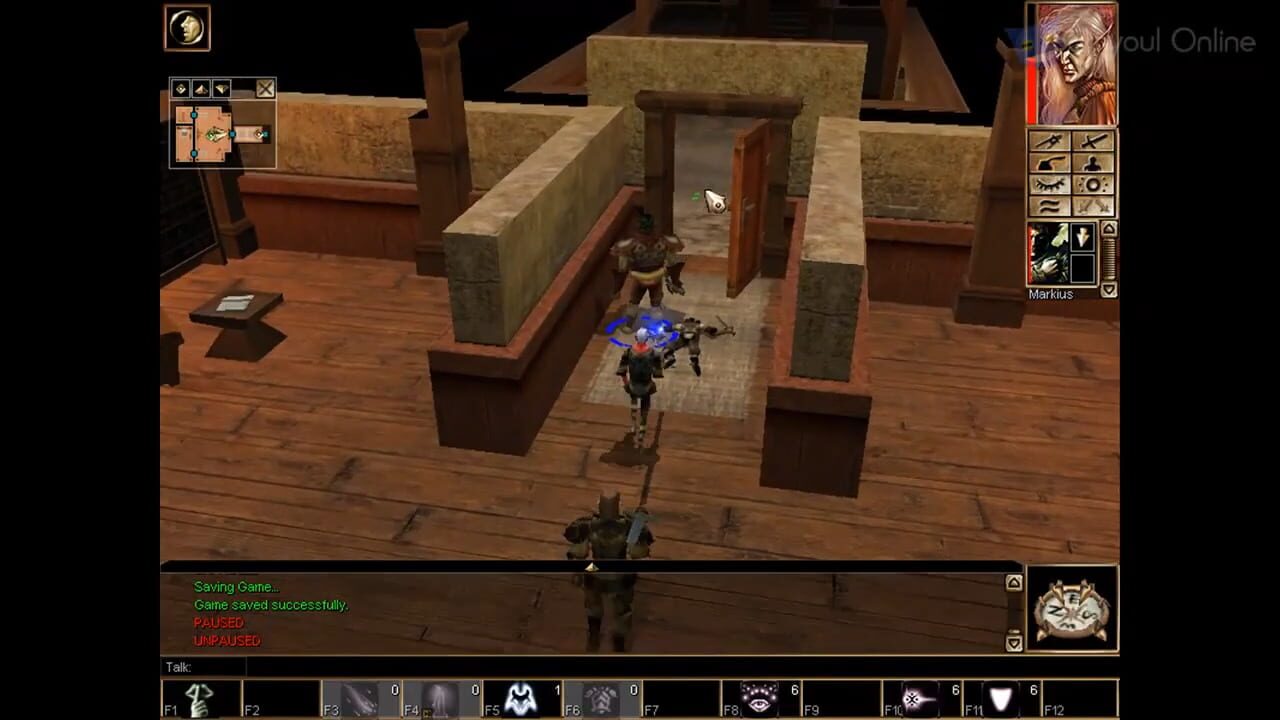Image resolution: width=1280 pixels, height=720 pixels.
Task: Click the boots icon at the panel's bottom right
Action: [1094, 206]
